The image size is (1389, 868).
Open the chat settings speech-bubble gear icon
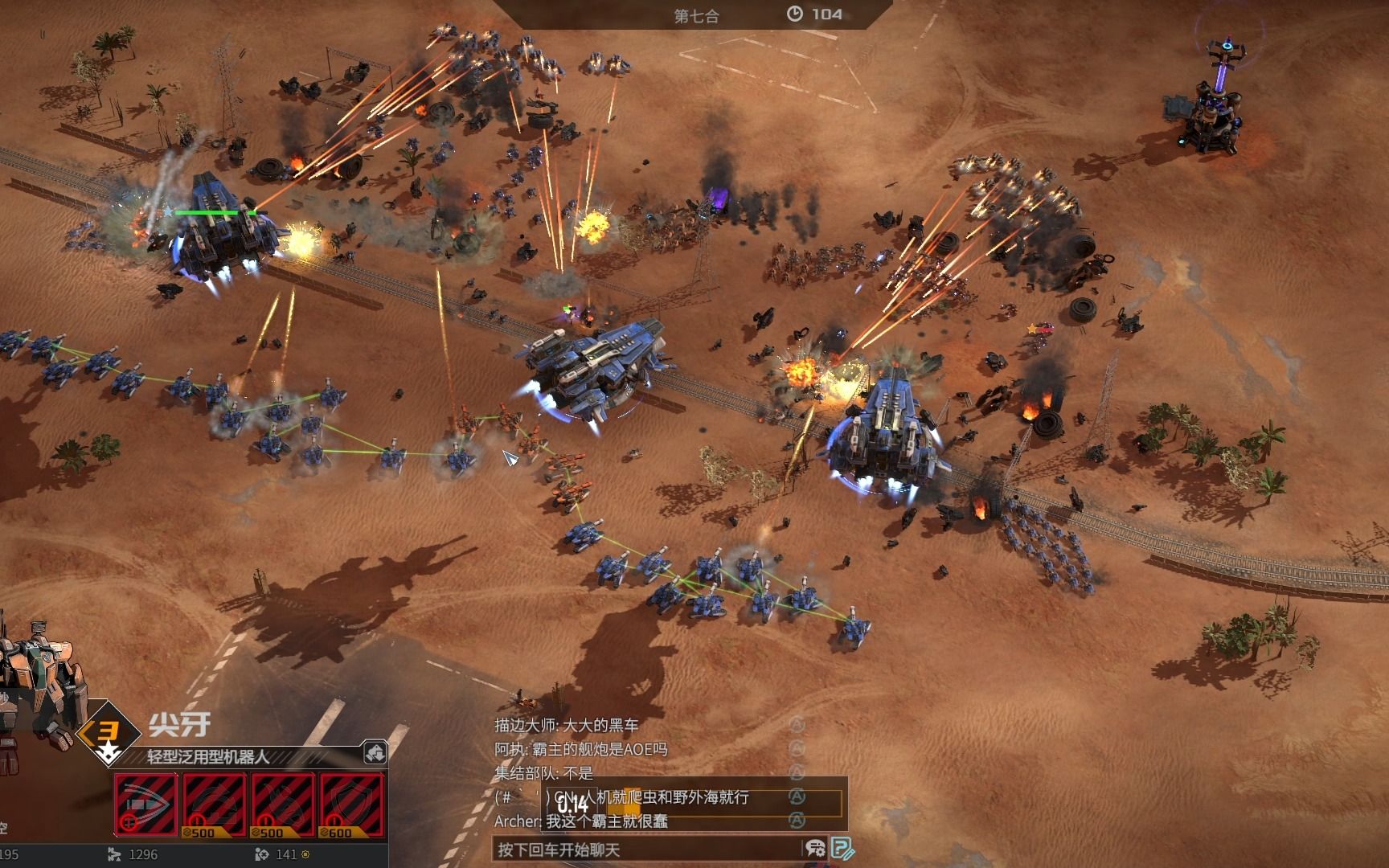coord(814,849)
